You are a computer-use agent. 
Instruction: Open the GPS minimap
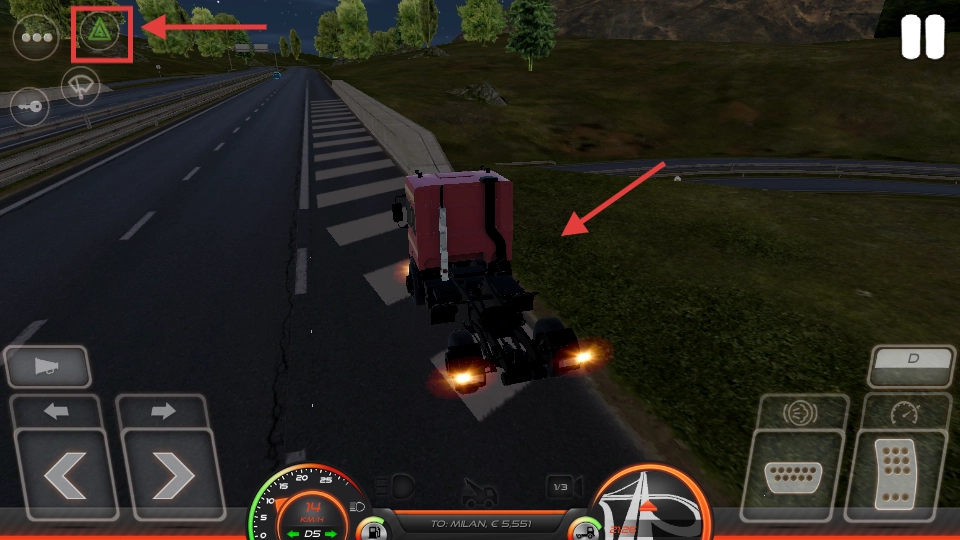coord(650,505)
